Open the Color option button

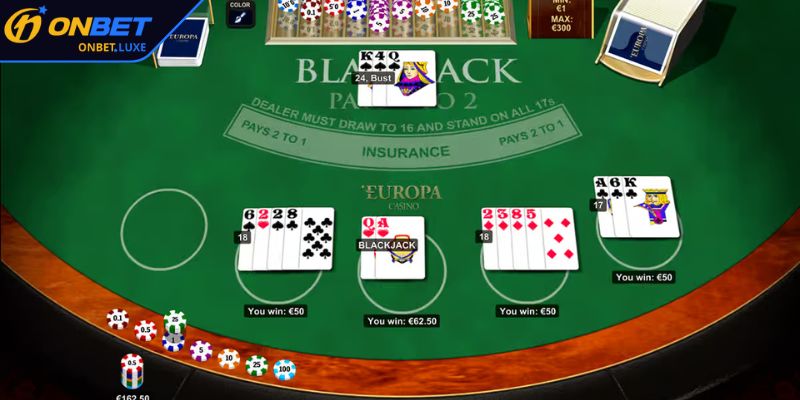[240, 13]
